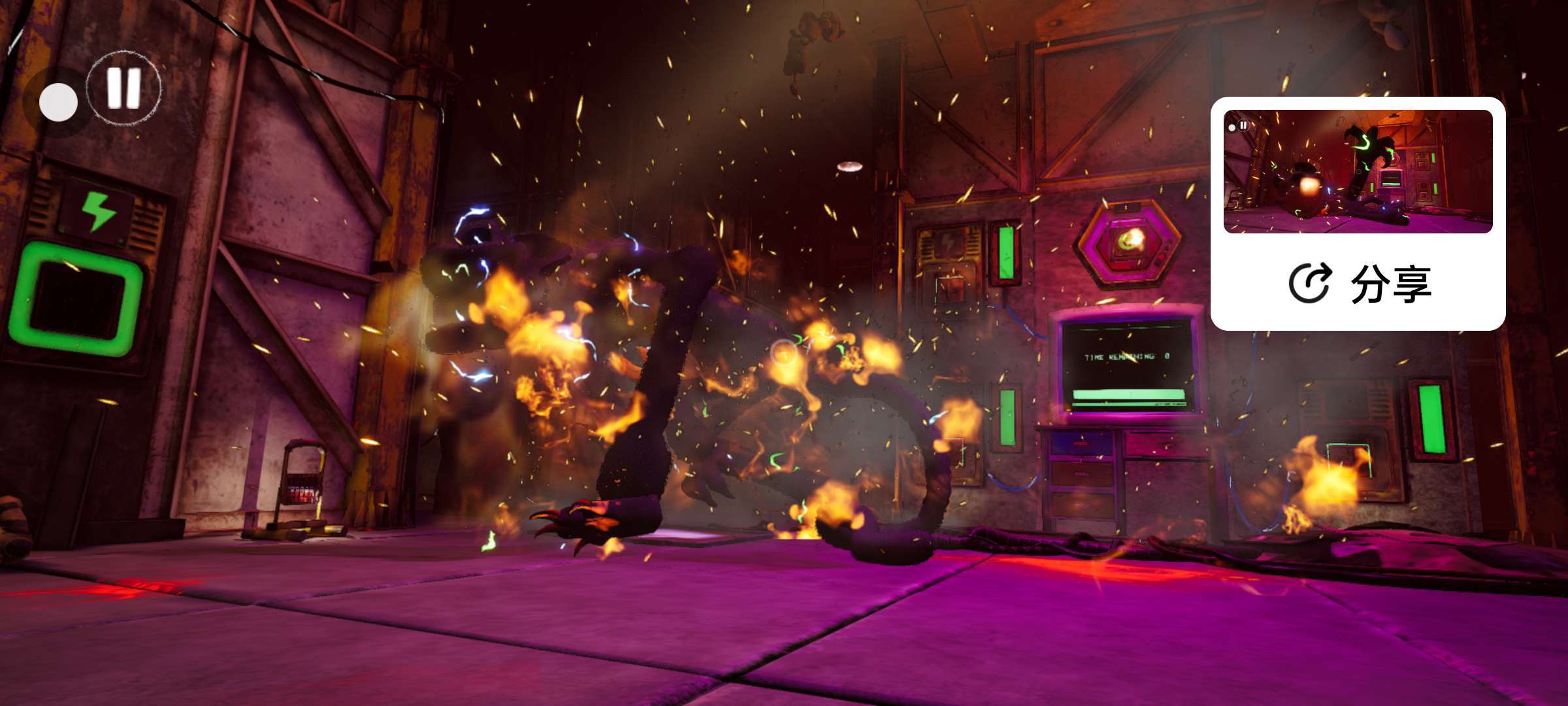
Task: Pause the game with the pause button
Action: [x=124, y=88]
